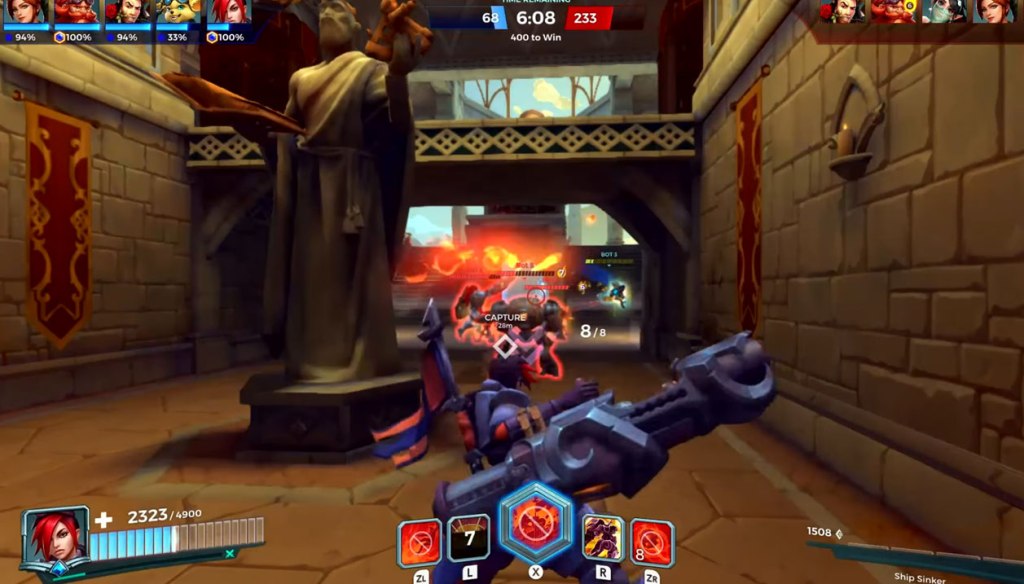
Task: Select the red ability icon showing 8
Action: pos(652,543)
